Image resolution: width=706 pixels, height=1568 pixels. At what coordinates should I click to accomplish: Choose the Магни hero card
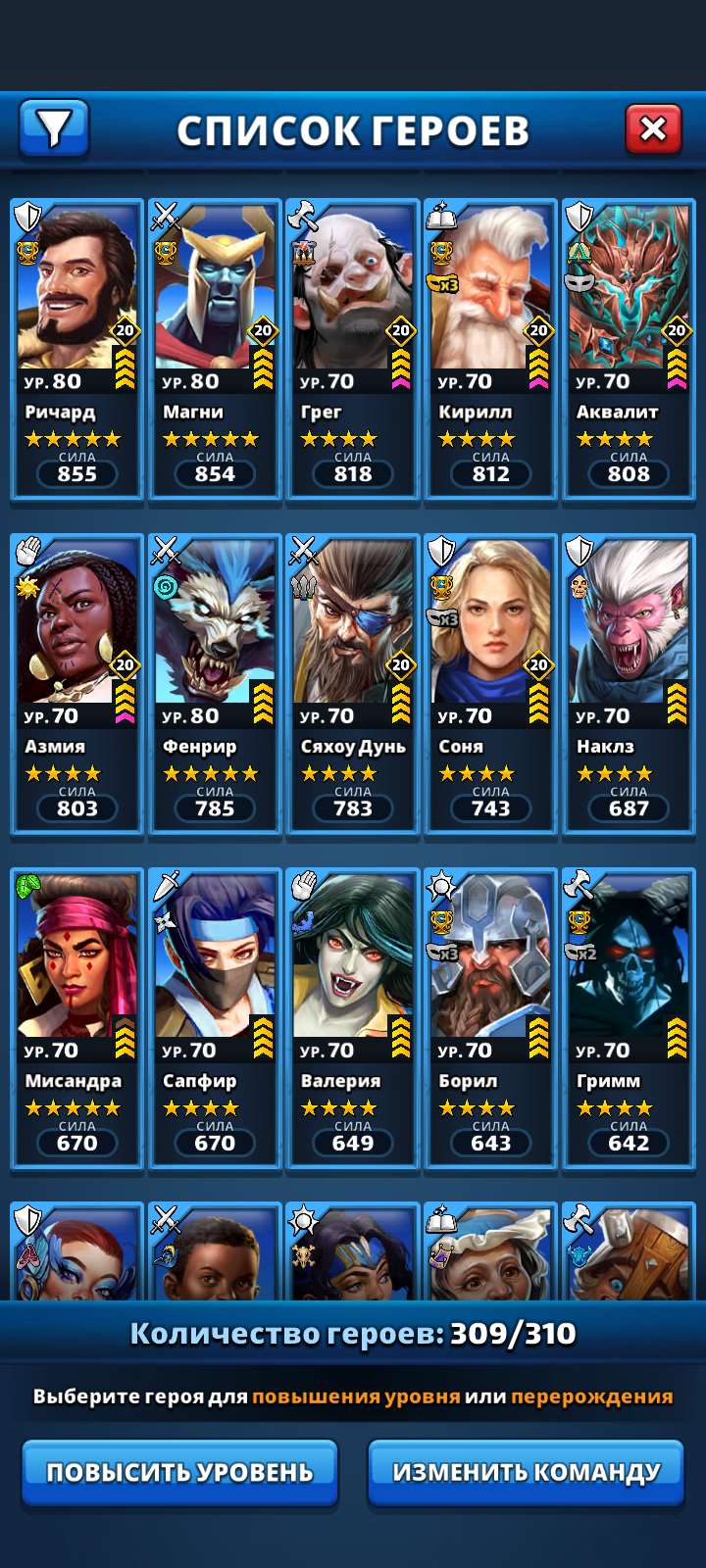(215, 349)
